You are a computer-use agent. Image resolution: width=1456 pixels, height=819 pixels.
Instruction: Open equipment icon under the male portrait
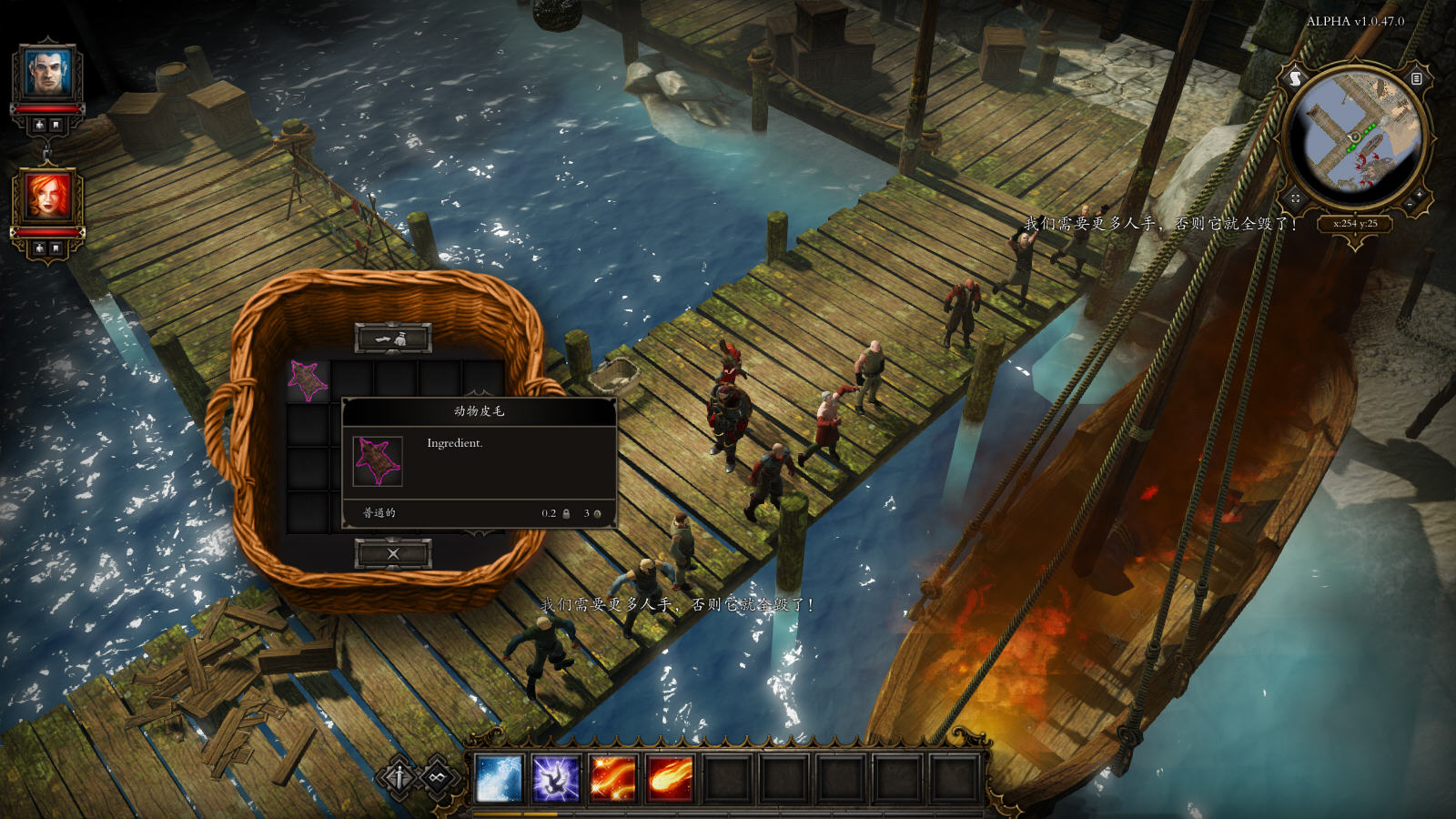click(x=39, y=125)
